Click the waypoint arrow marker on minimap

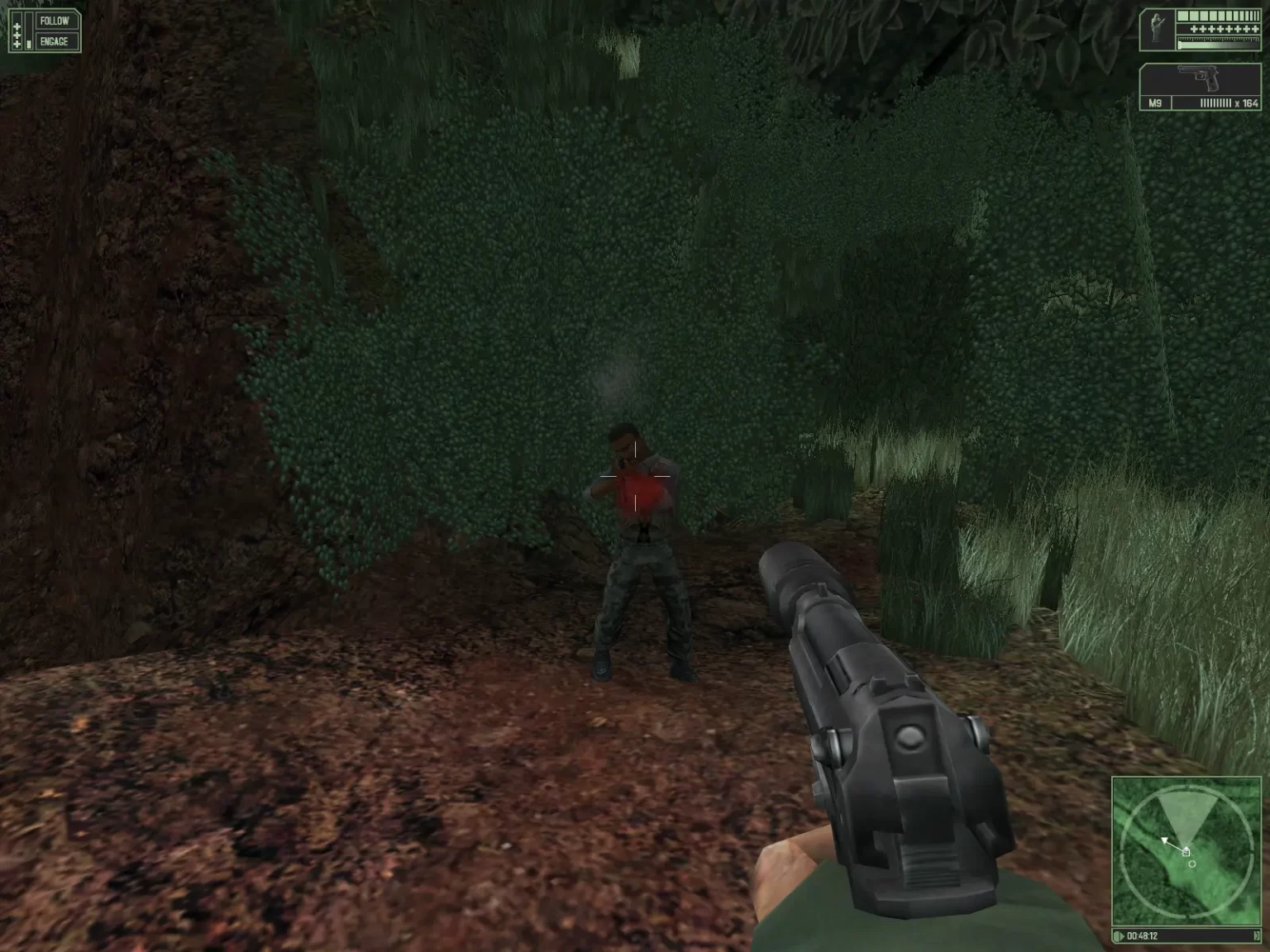(x=1164, y=840)
